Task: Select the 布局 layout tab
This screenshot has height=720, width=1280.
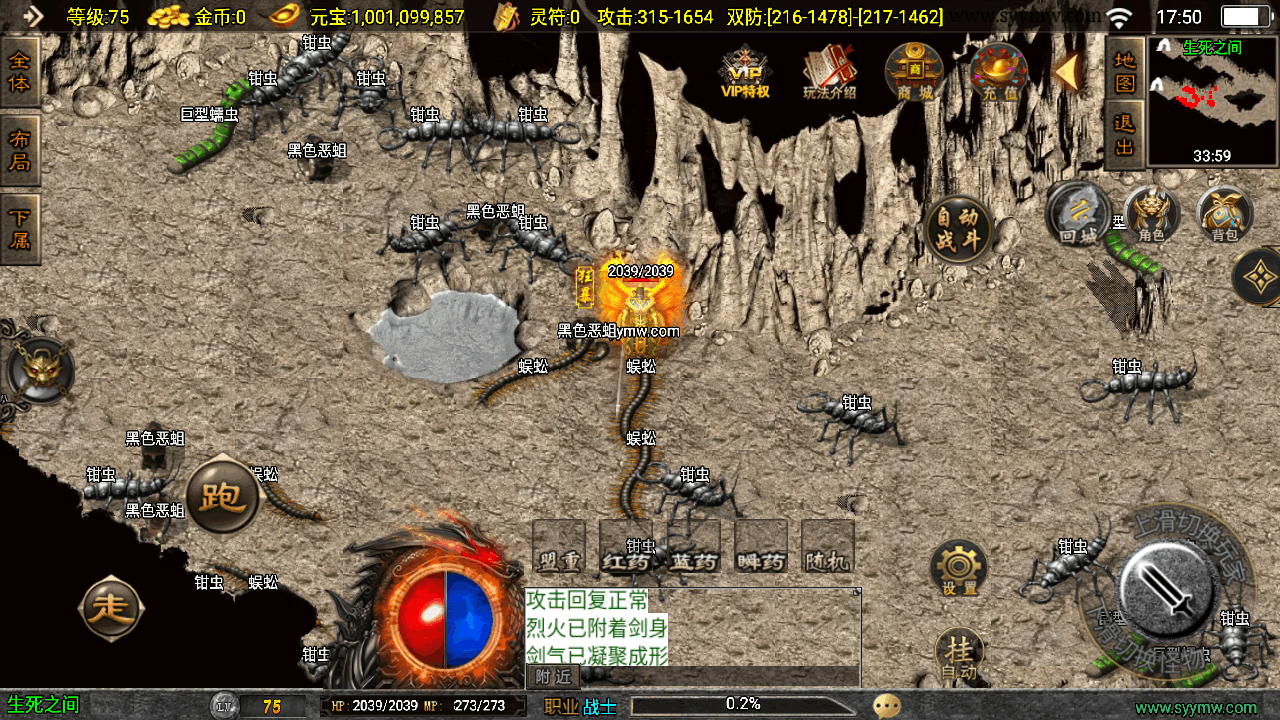Action: 20,151
